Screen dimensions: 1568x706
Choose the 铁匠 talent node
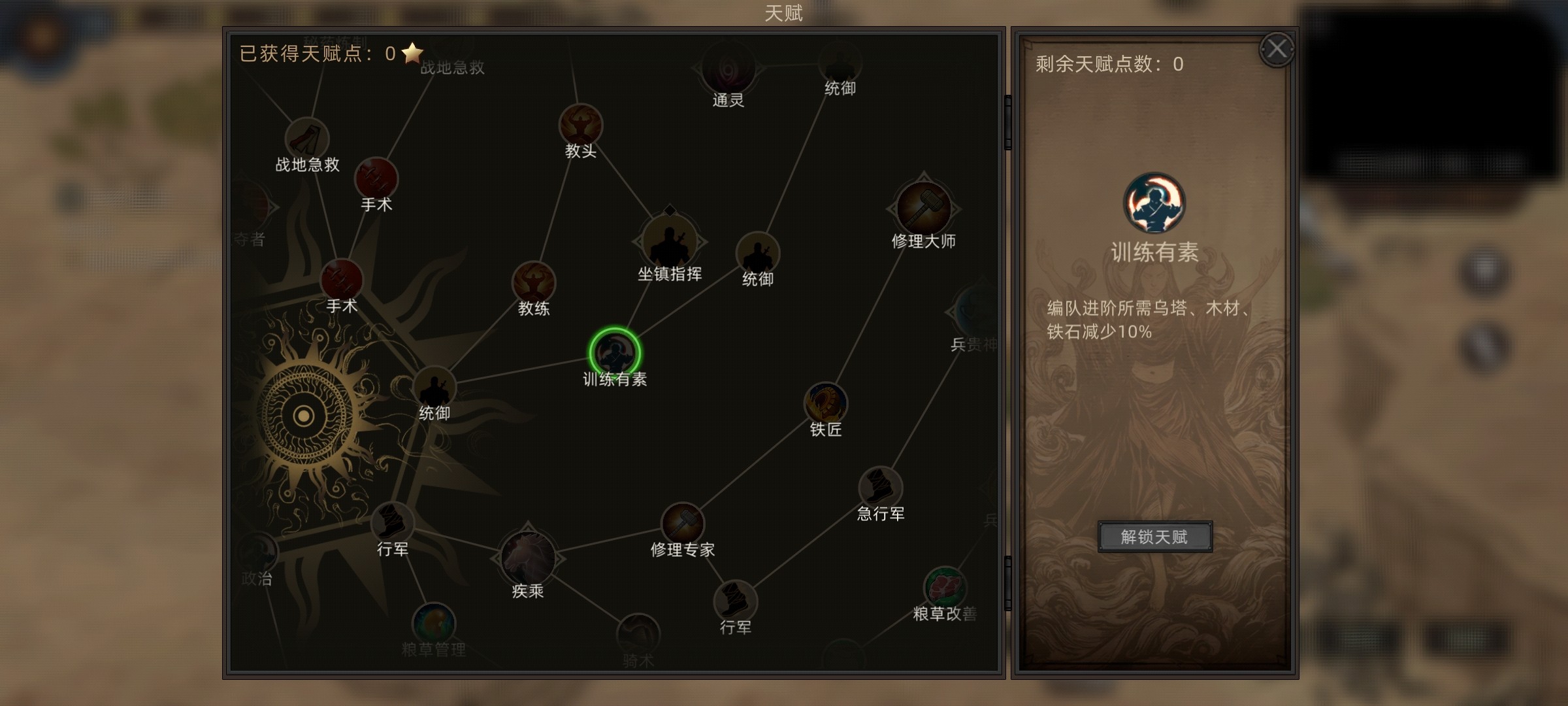pos(826,403)
